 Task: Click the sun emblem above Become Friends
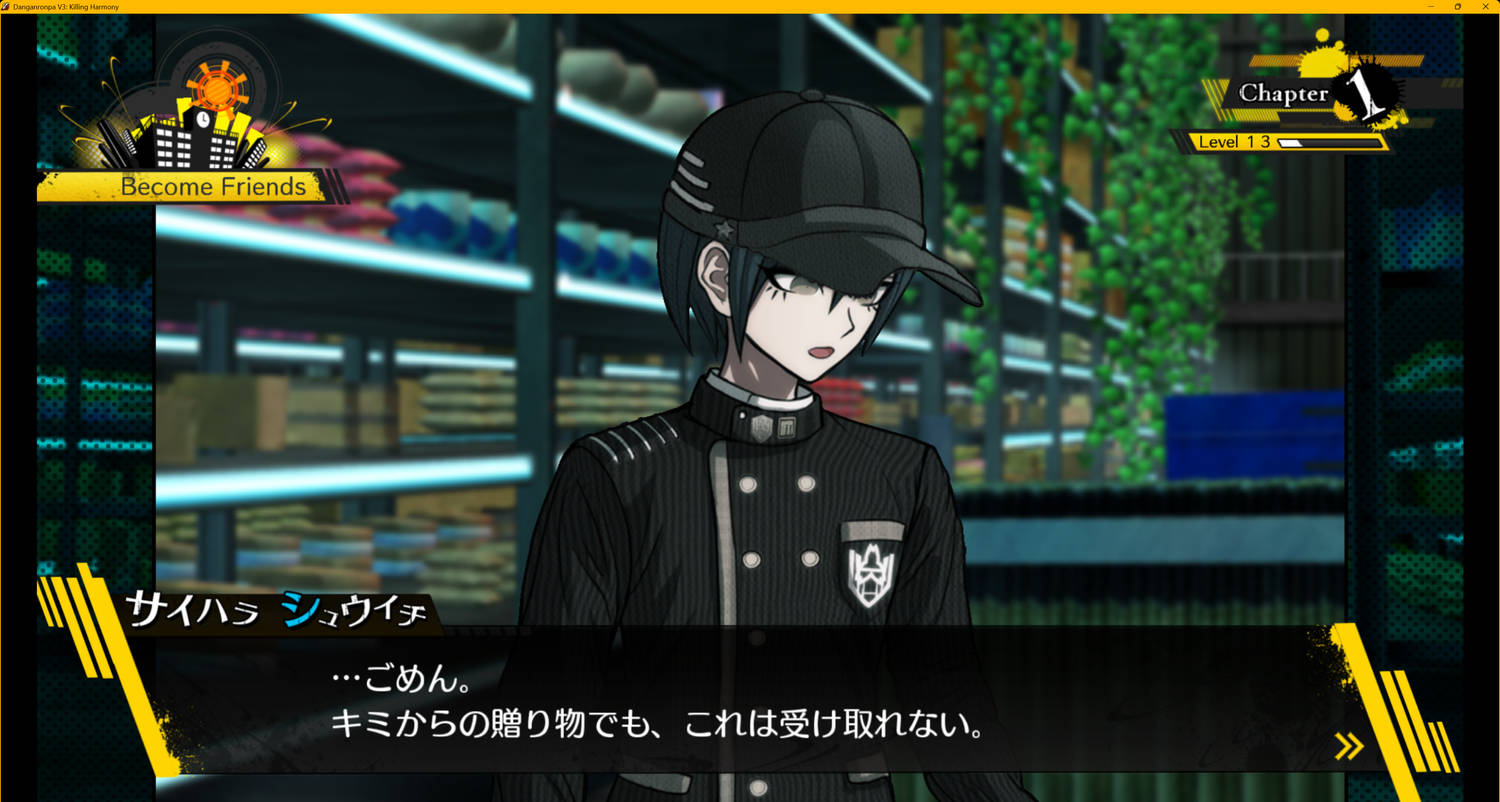pos(218,92)
